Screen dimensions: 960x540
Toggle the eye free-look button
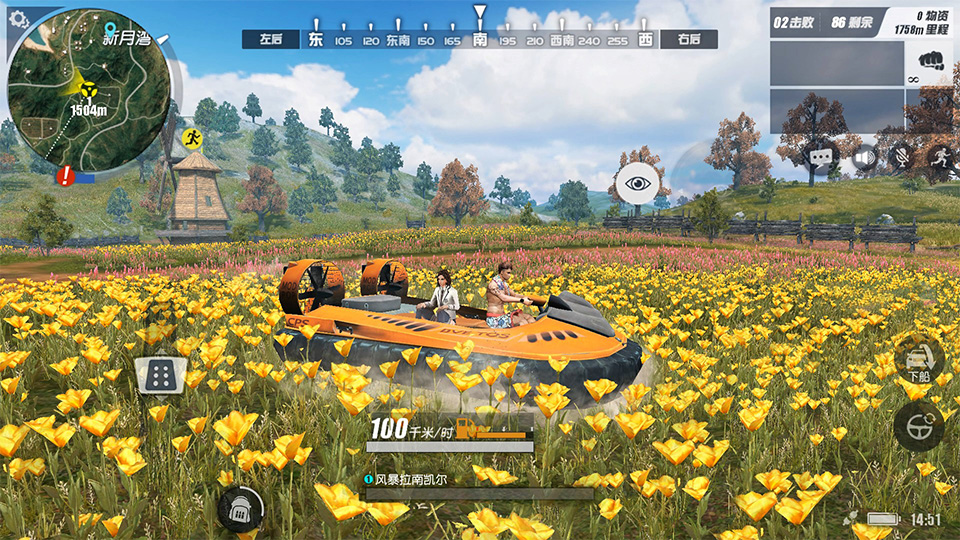tap(637, 182)
